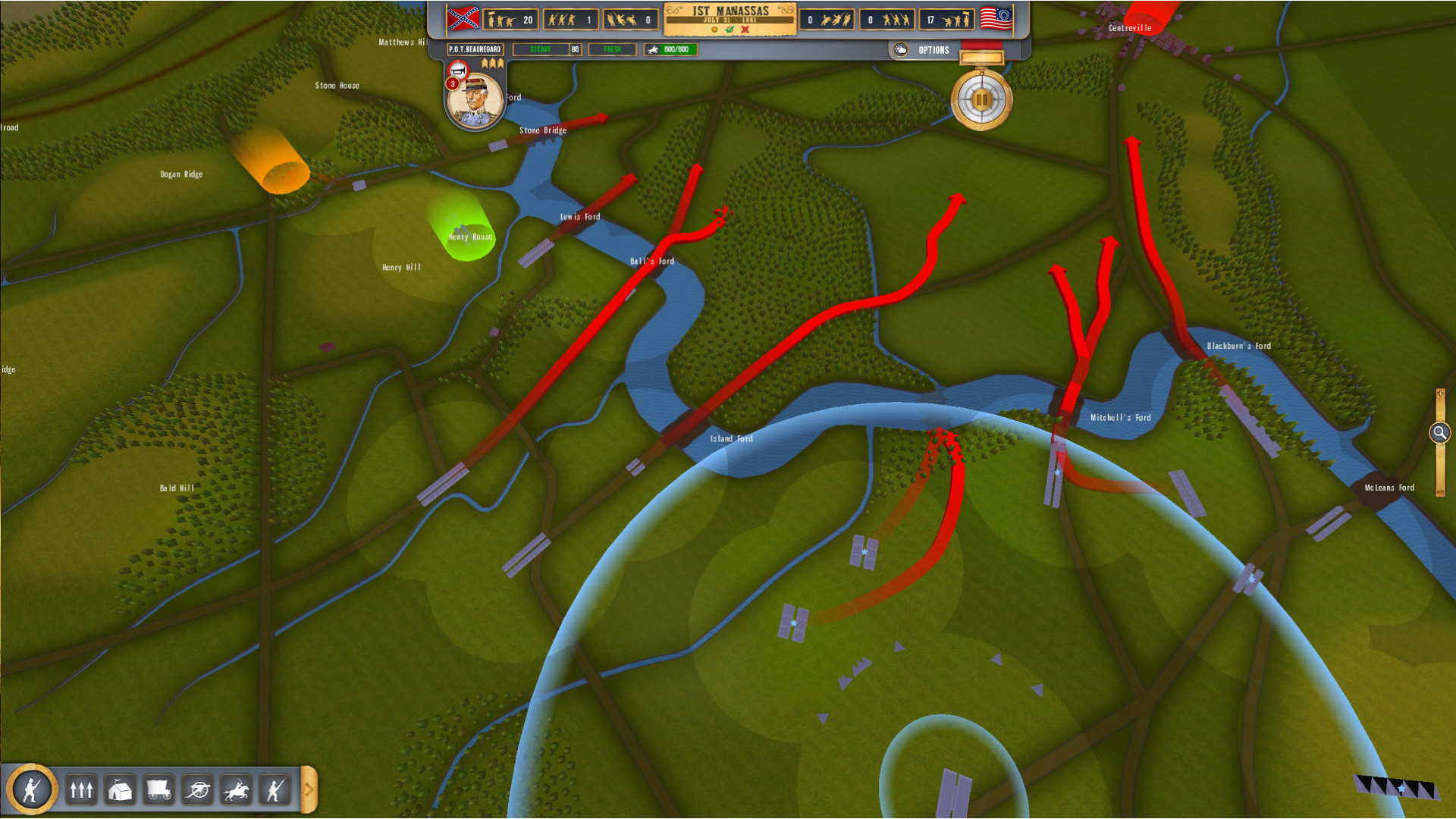Click the bugle orders badge
This screenshot has width=1456, height=819.
click(x=457, y=70)
